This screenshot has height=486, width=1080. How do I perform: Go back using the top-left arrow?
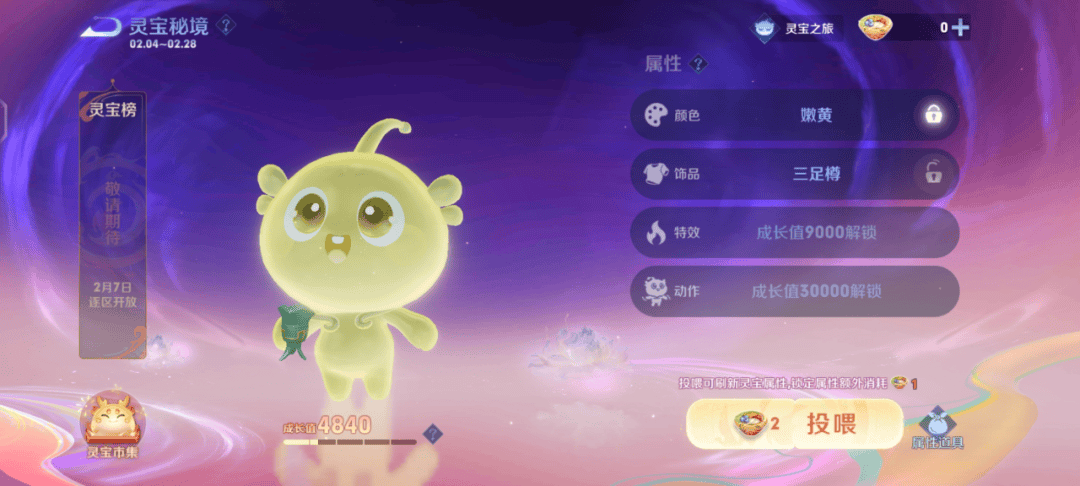[101, 27]
